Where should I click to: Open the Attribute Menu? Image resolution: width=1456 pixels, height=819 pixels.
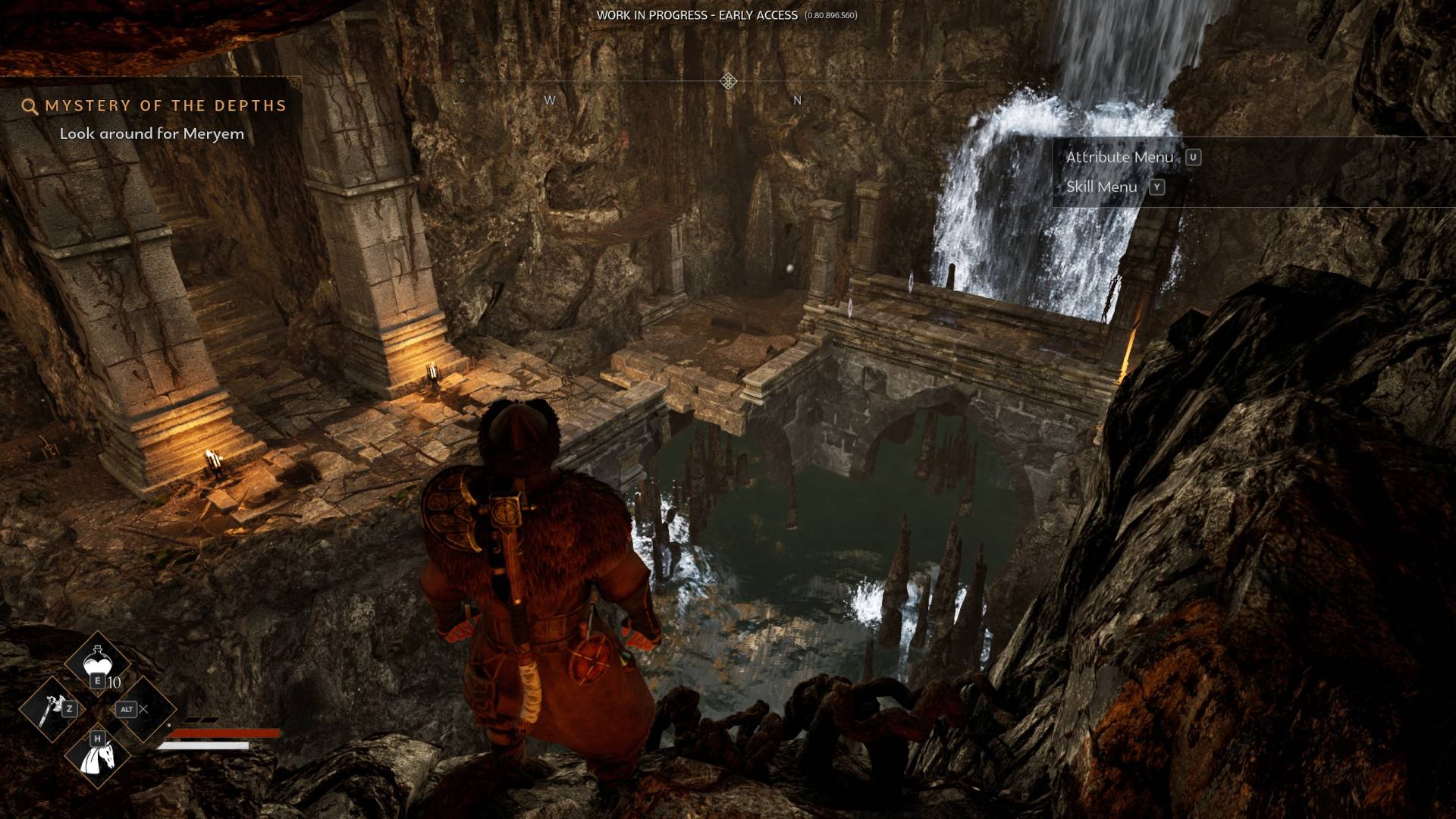(1119, 157)
